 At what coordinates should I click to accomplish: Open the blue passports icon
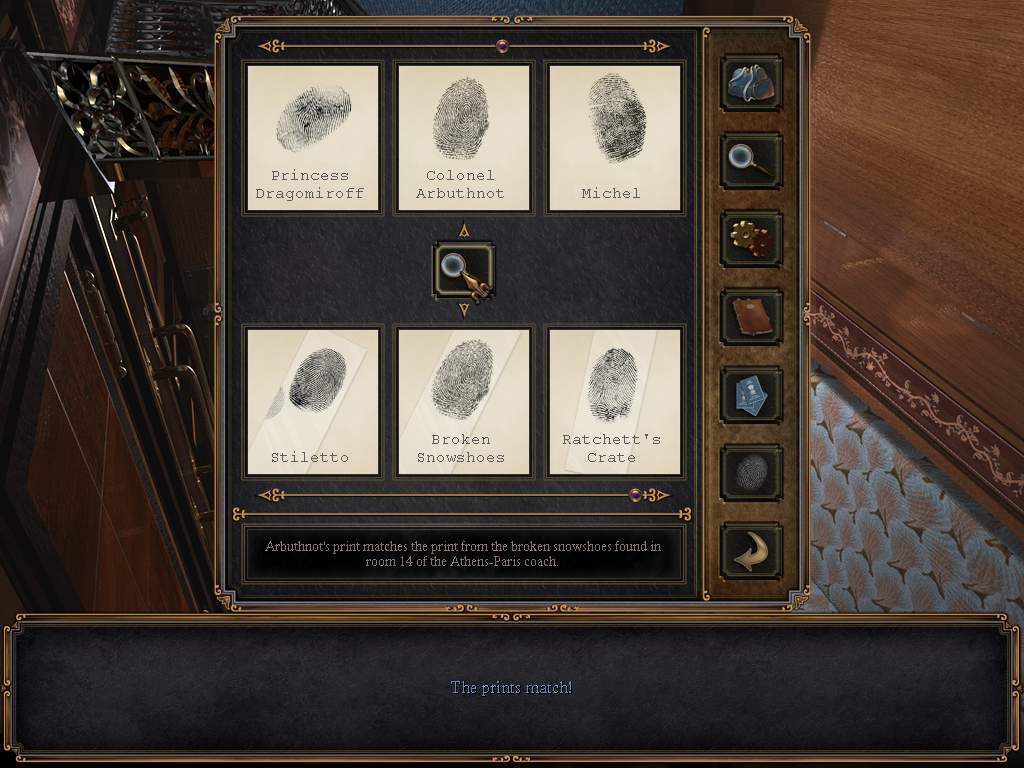(751, 394)
